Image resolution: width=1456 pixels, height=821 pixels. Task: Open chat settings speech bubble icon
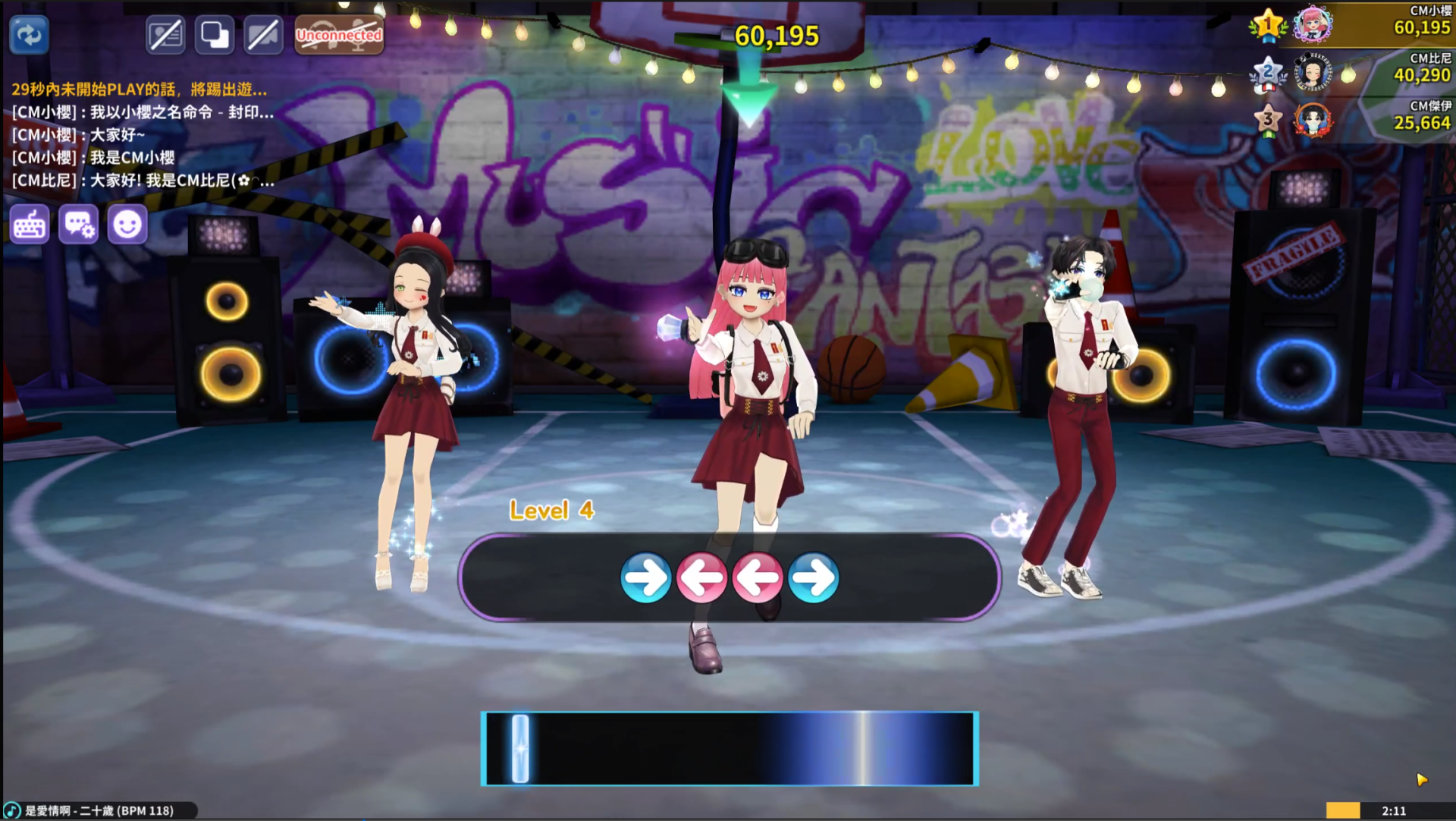coord(79,225)
